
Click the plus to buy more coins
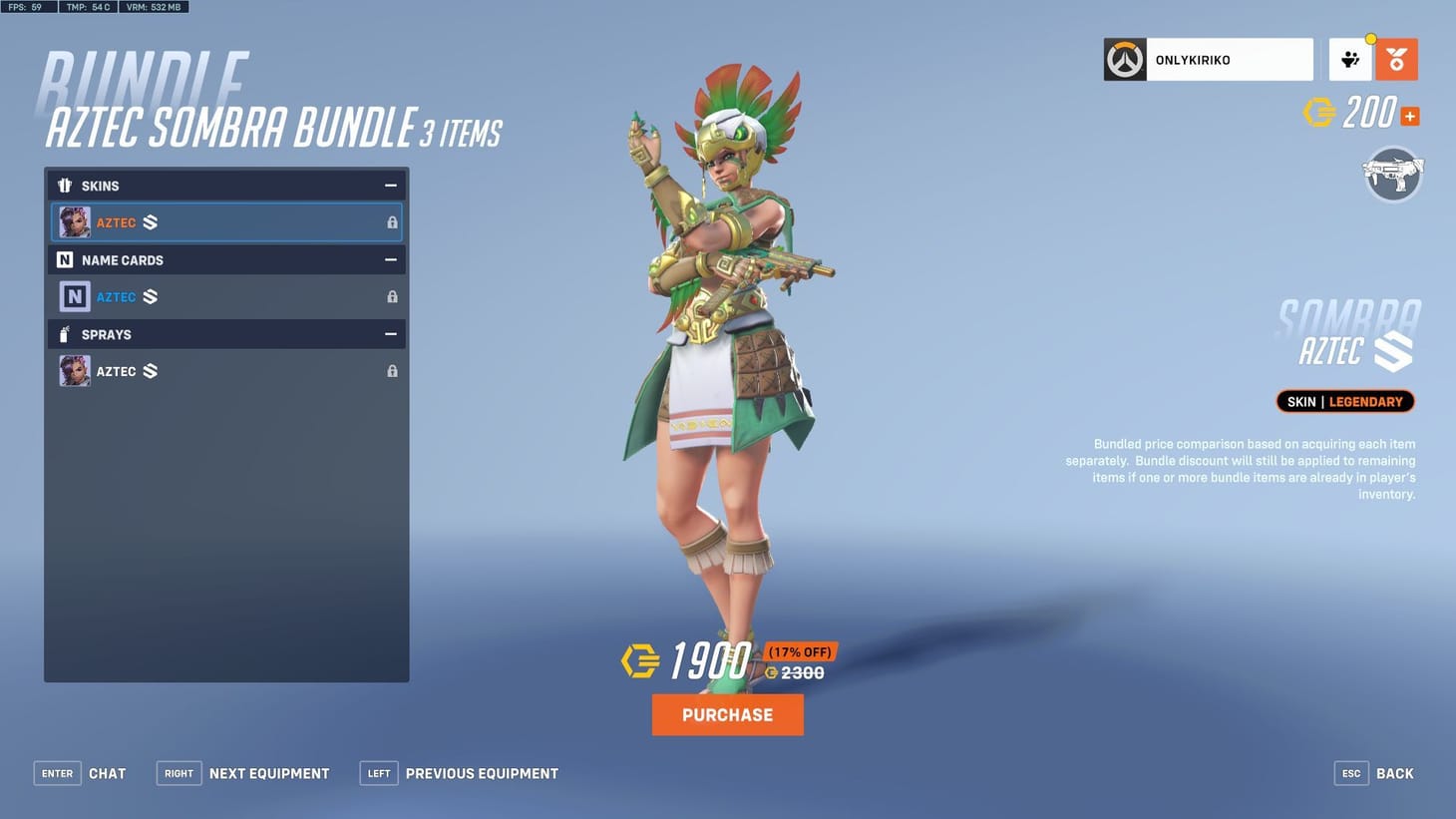[1408, 116]
